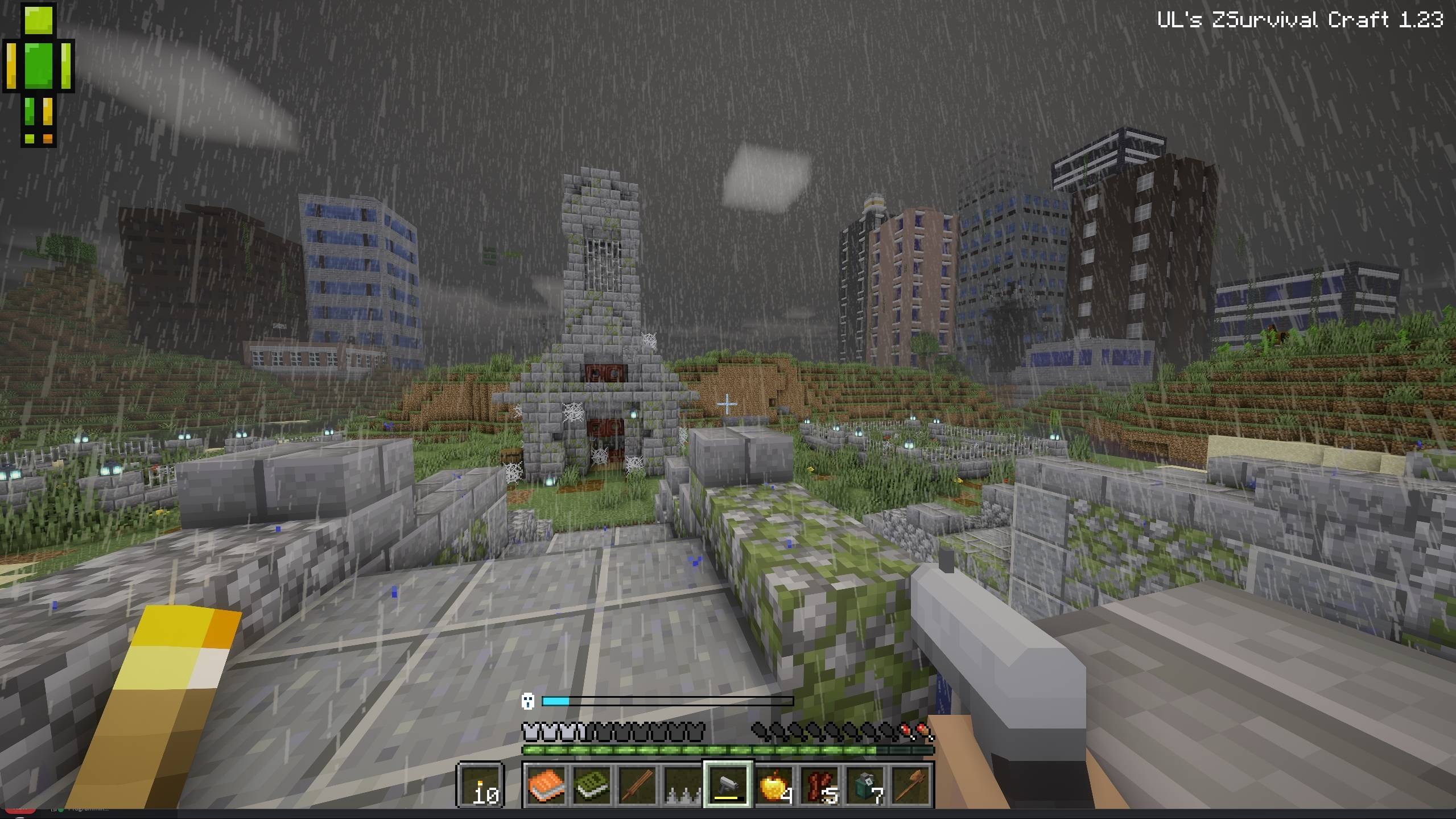1456x819 pixels.
Task: Select the wooden axe hotbar slot
Action: (911, 785)
